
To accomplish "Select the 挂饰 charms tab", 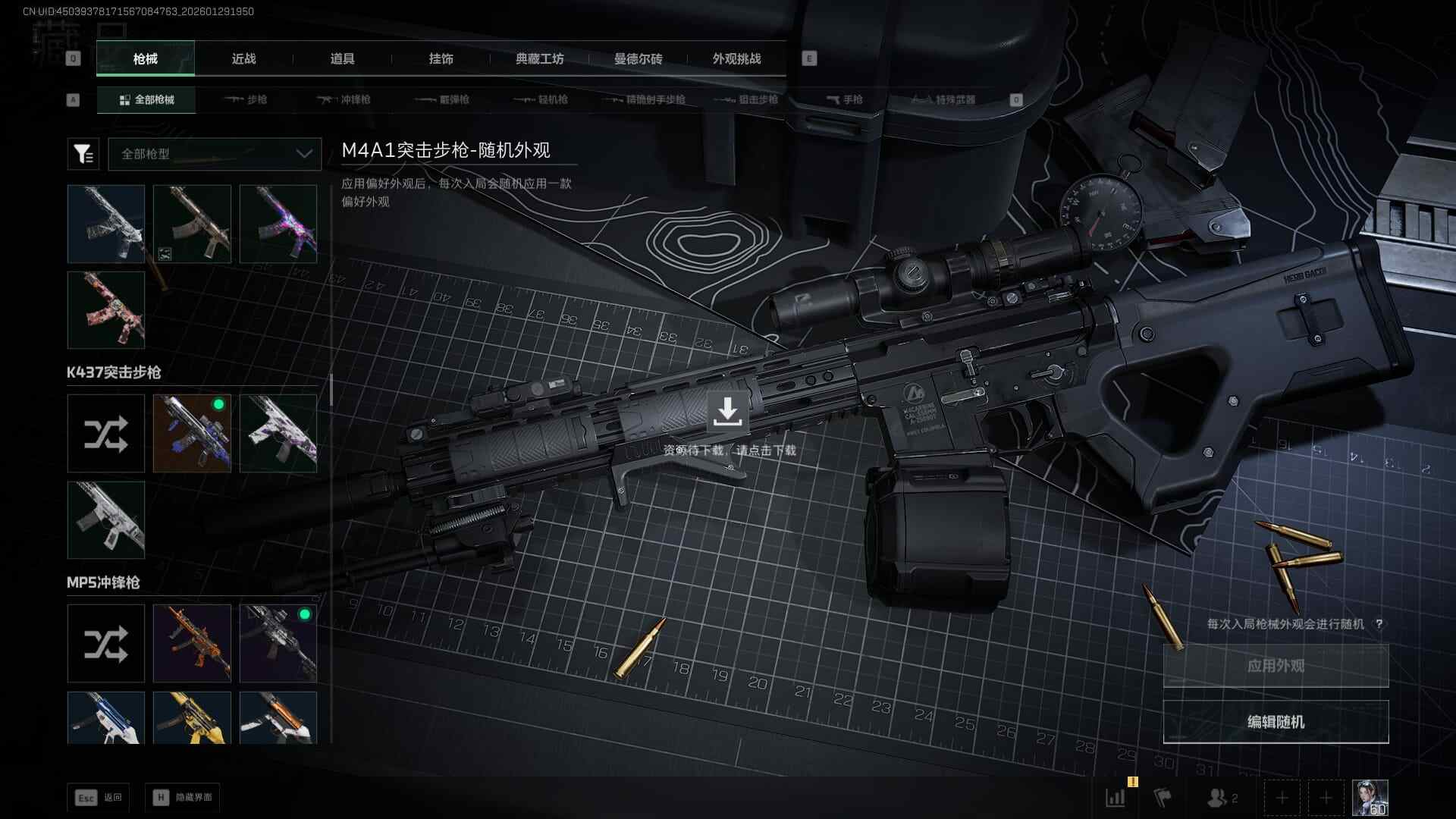I will pyautogui.click(x=441, y=58).
